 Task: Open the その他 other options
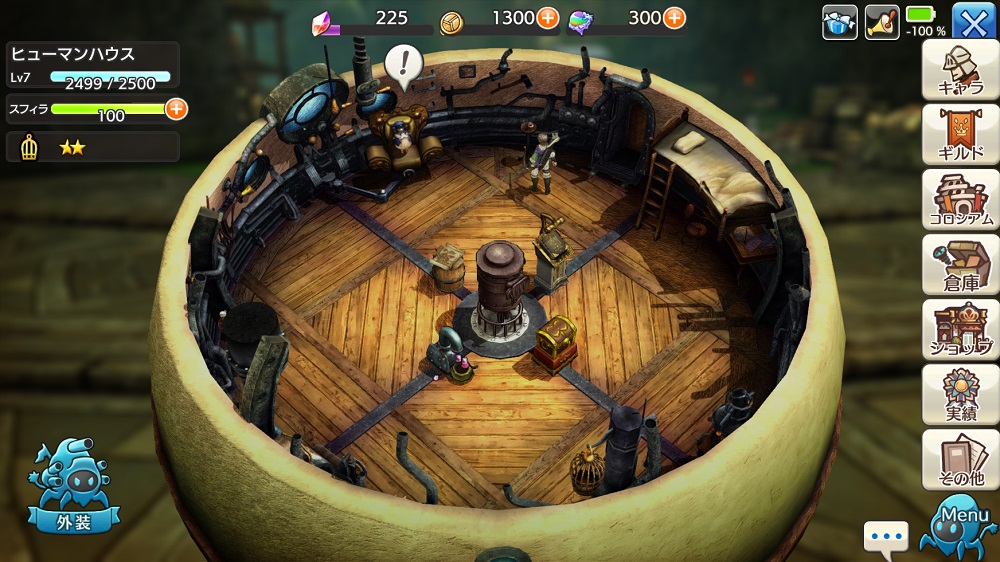960,459
